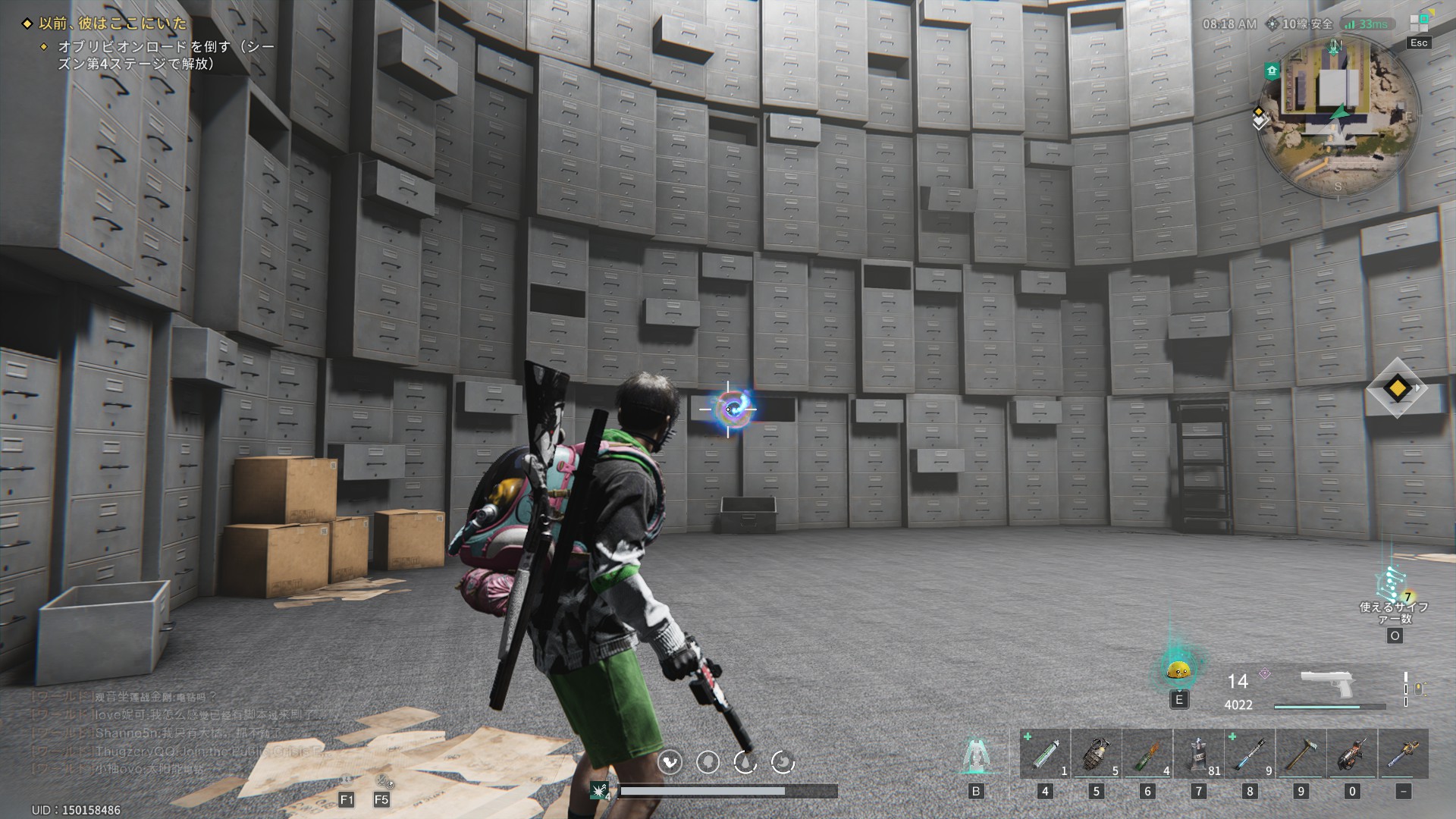The image size is (1456, 819).
Task: Select the Molotov cocktail hotbar slot
Action: click(1147, 754)
